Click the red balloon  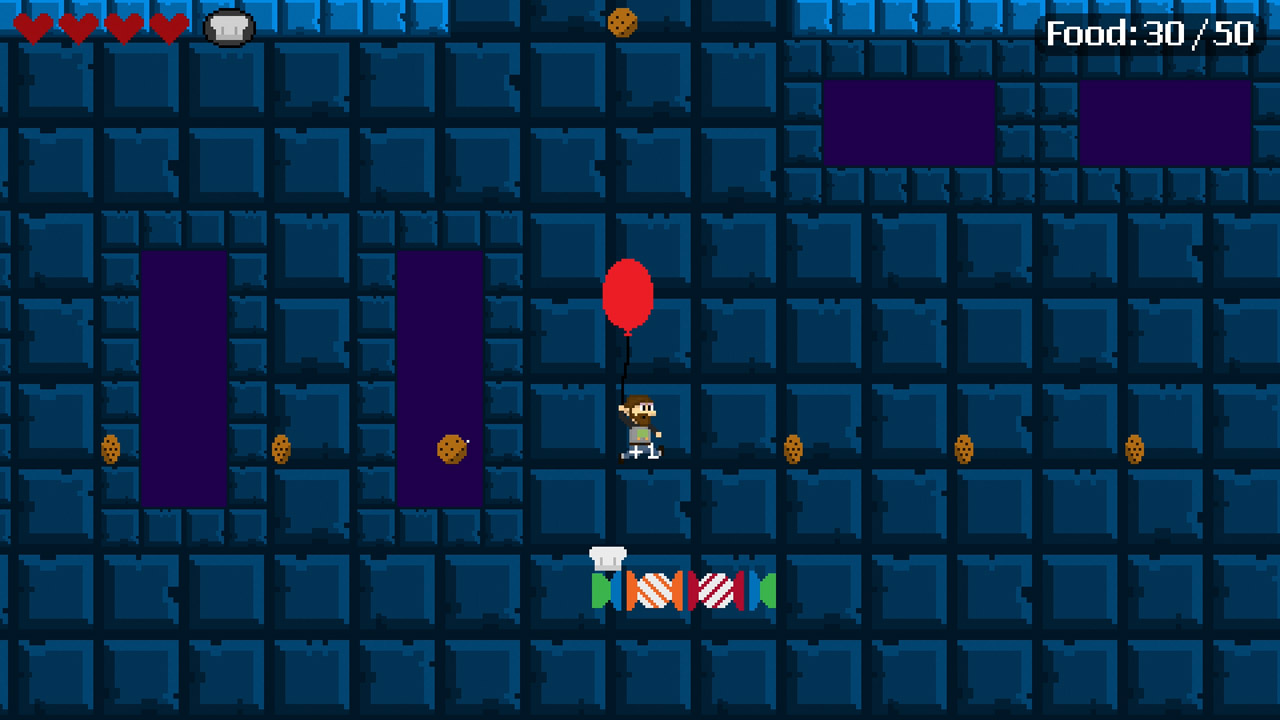click(628, 295)
